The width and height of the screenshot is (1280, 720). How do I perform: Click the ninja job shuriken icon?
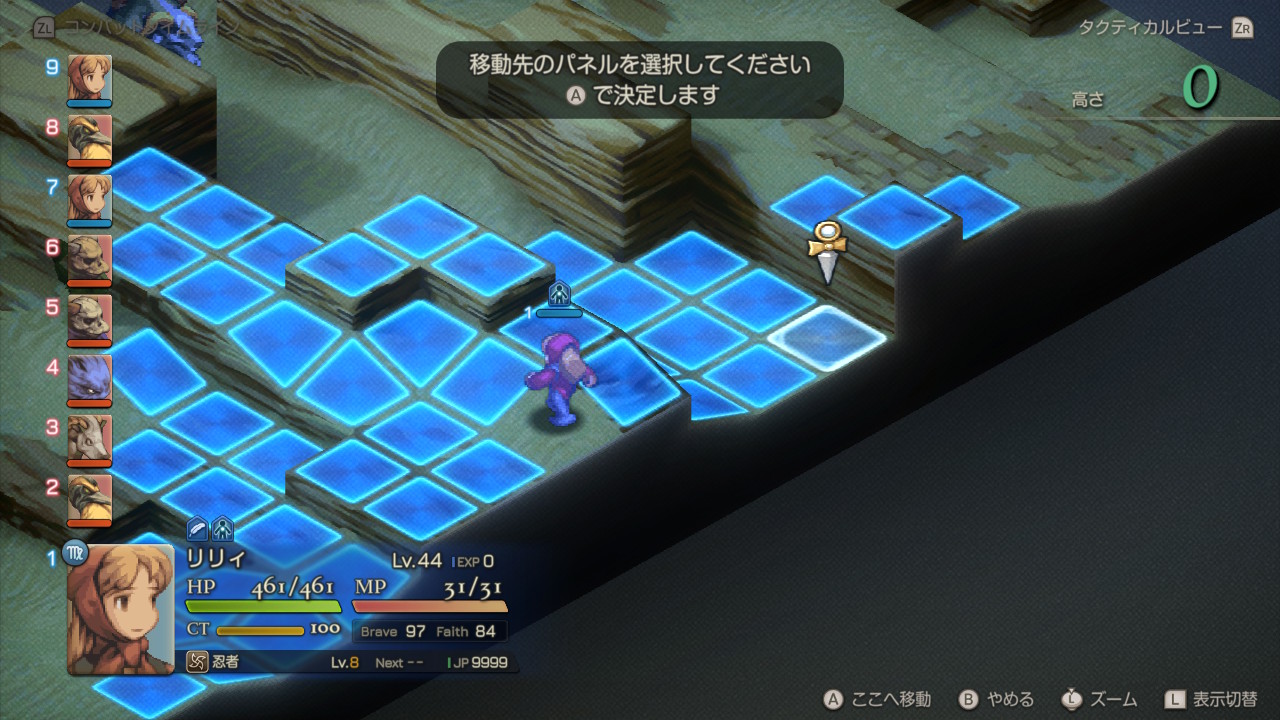pyautogui.click(x=197, y=662)
